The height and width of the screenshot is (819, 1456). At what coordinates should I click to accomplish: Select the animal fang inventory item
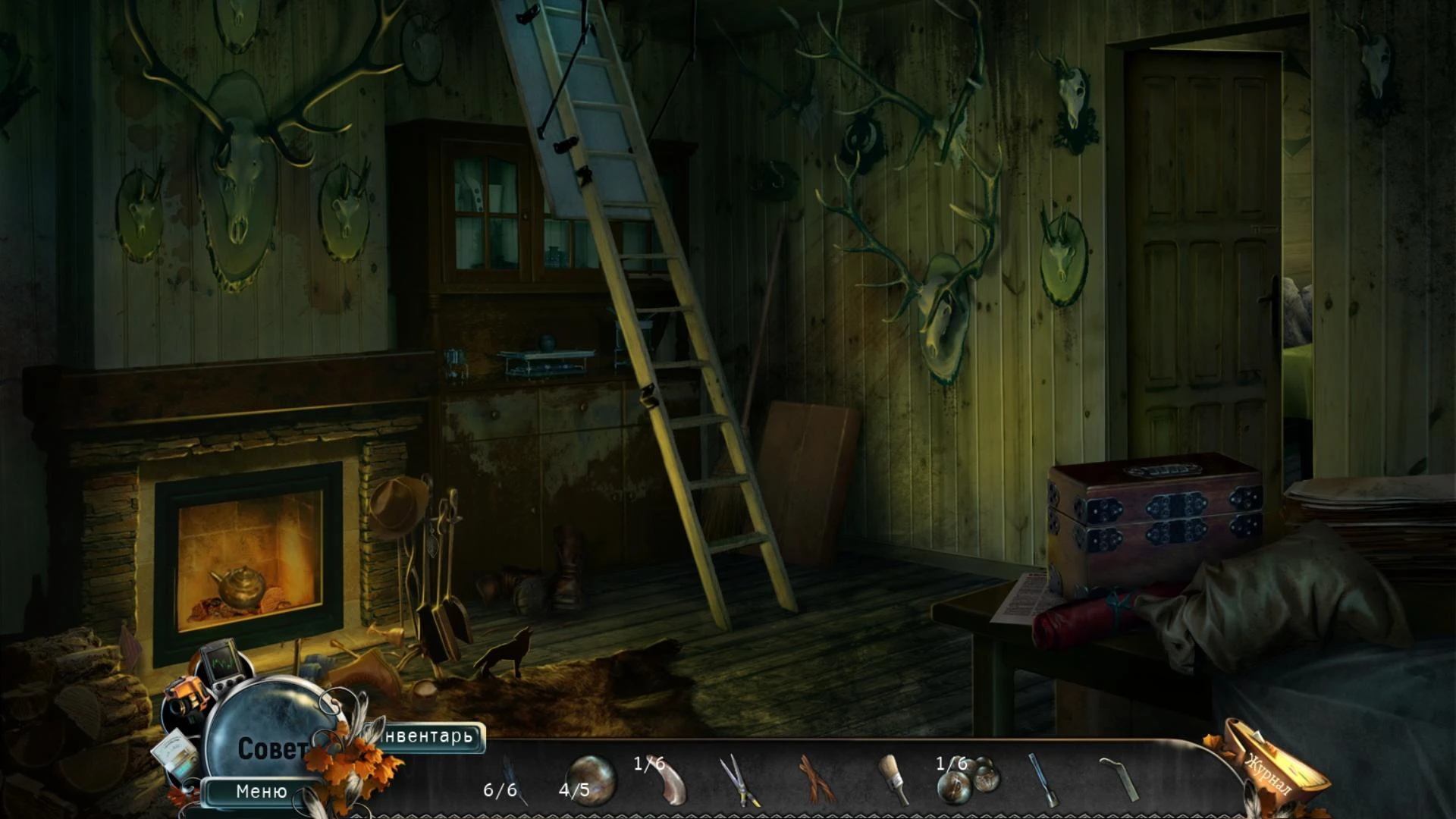coord(669,780)
